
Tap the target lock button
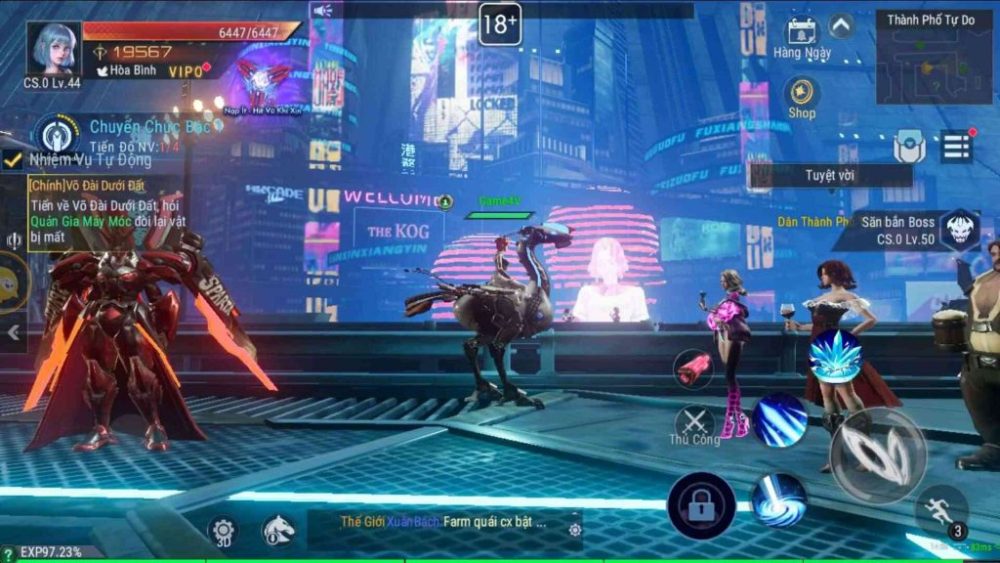[701, 506]
